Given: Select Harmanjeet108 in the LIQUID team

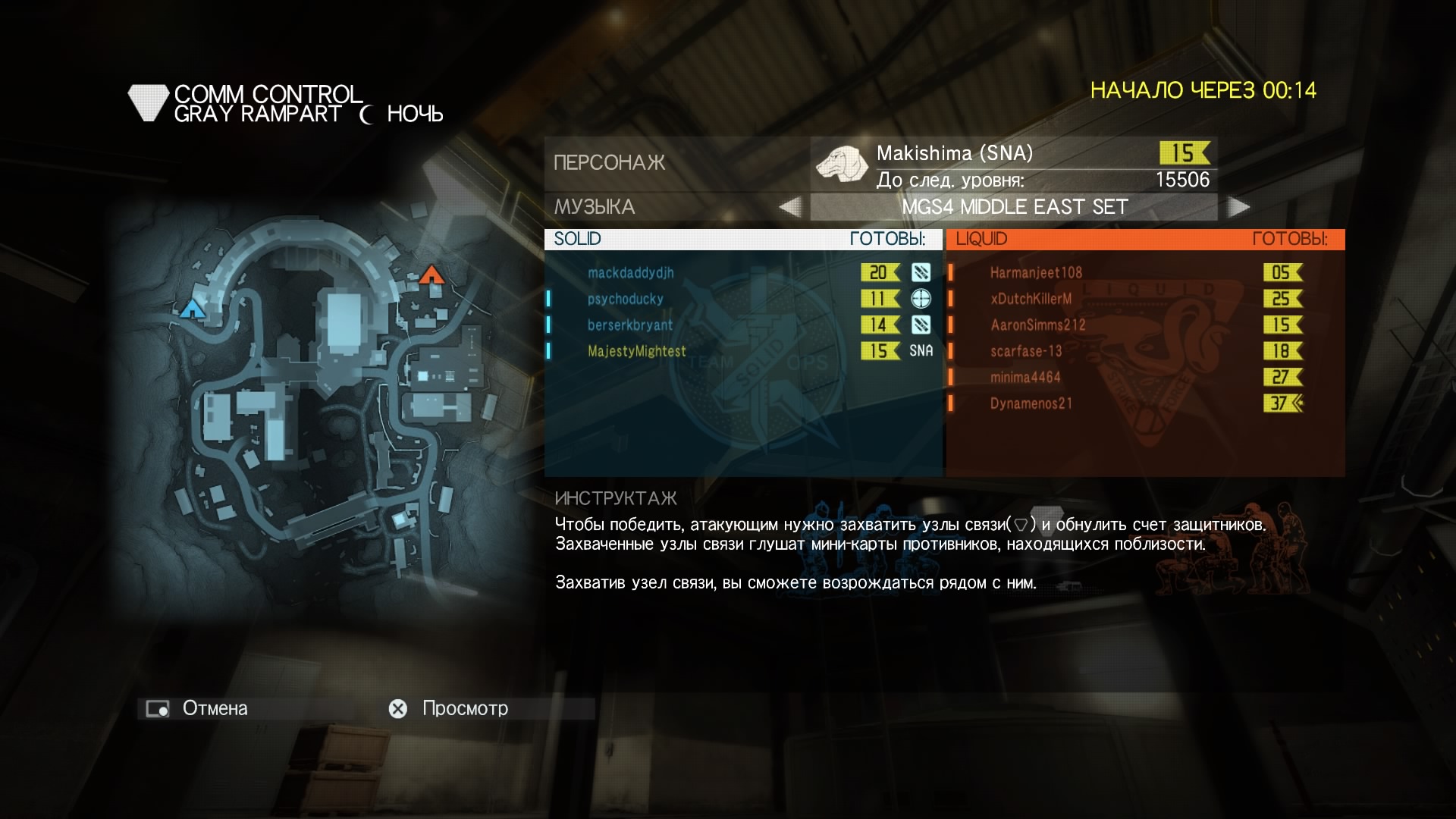Looking at the screenshot, I should [1036, 273].
